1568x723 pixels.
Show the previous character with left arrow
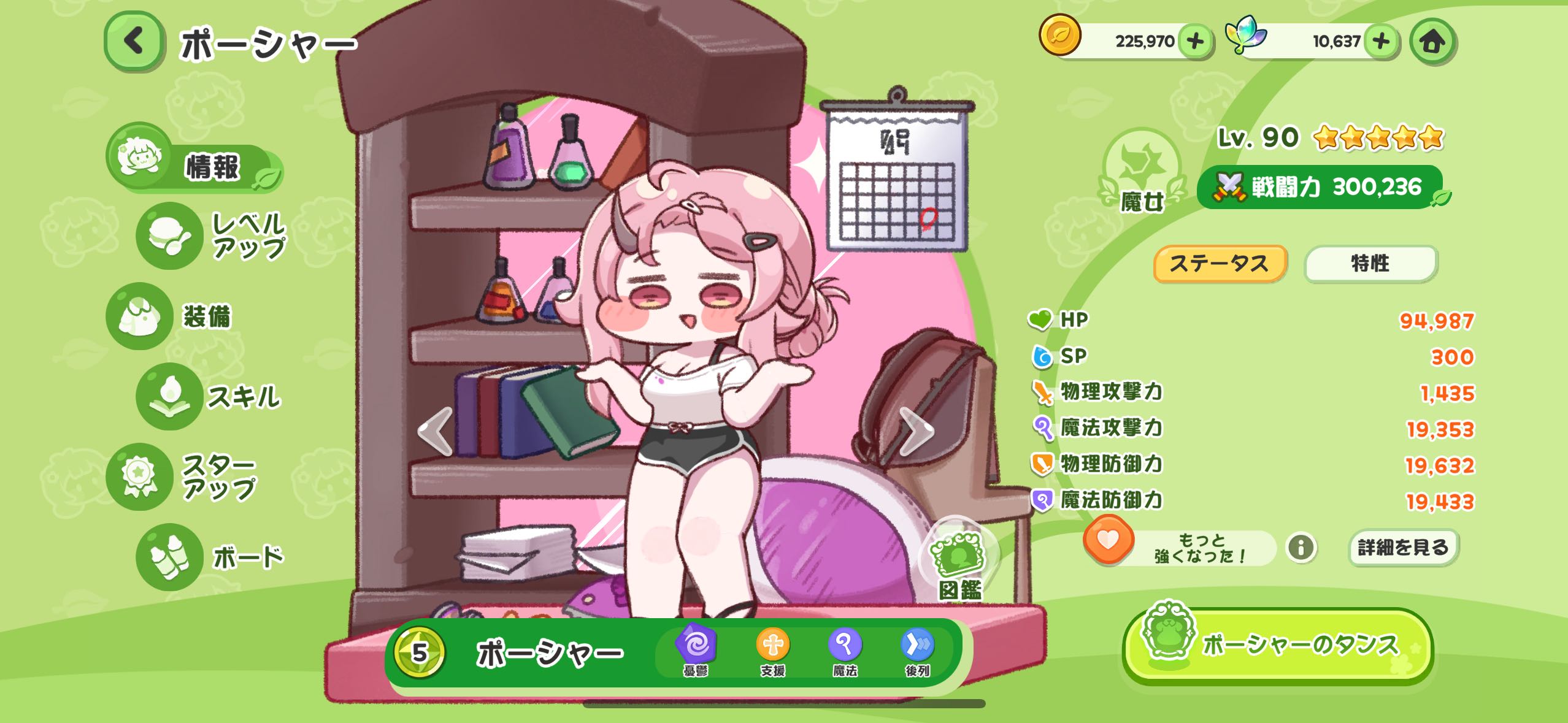435,431
